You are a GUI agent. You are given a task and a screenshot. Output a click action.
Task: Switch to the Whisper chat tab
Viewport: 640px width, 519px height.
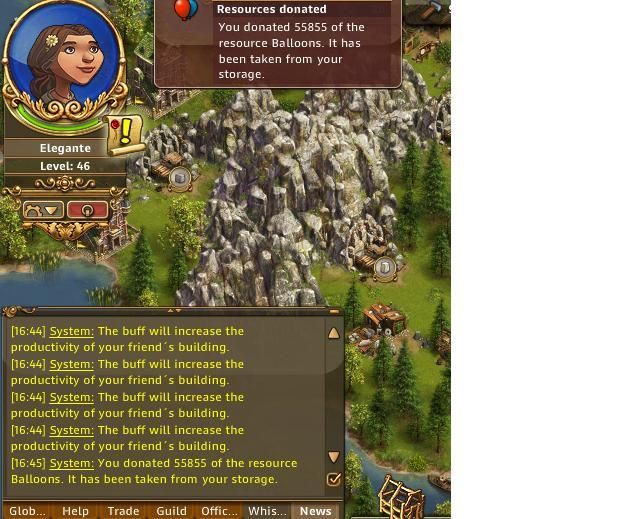click(267, 510)
